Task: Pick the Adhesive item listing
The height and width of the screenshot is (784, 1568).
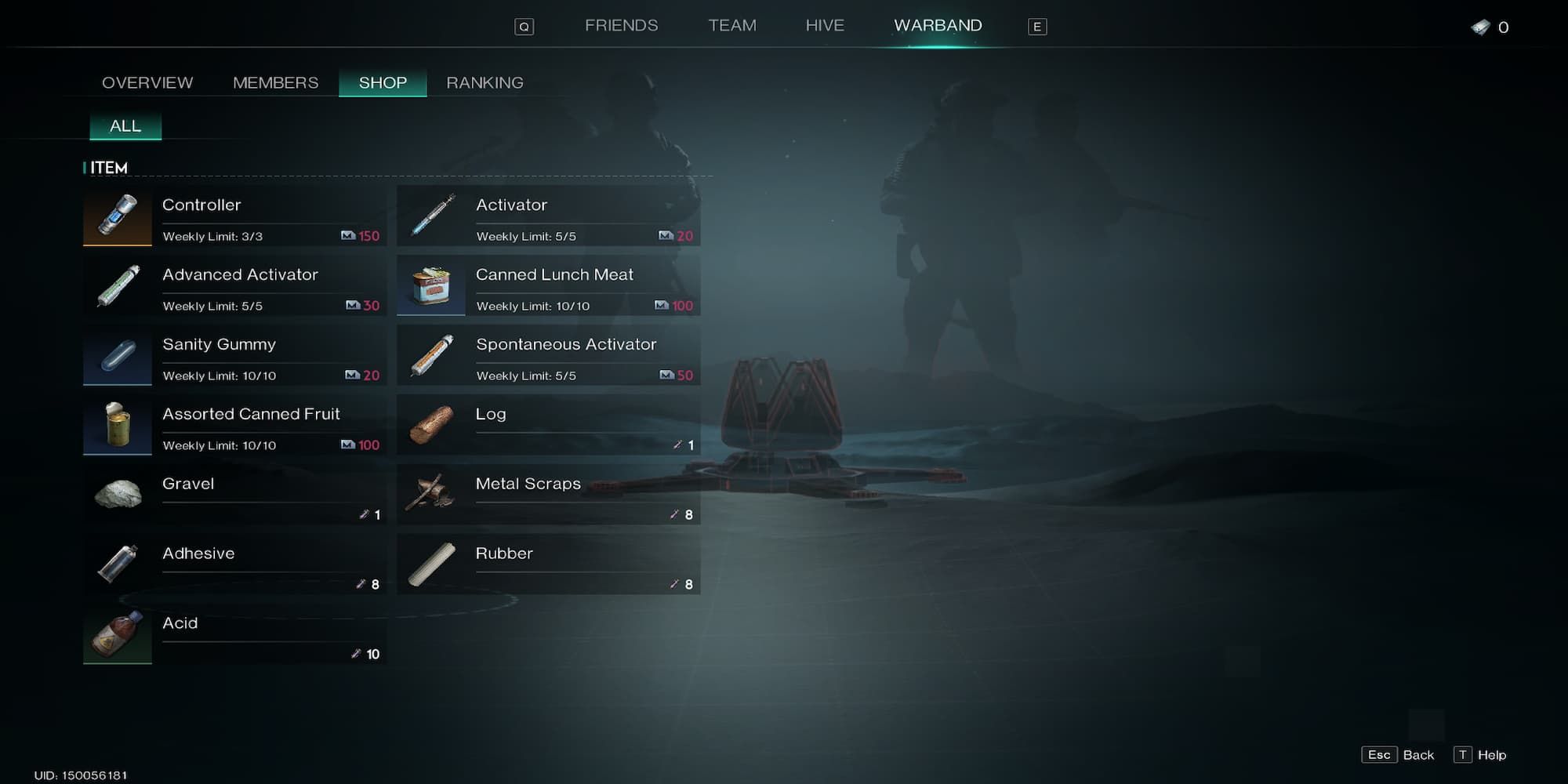Action: 234,564
